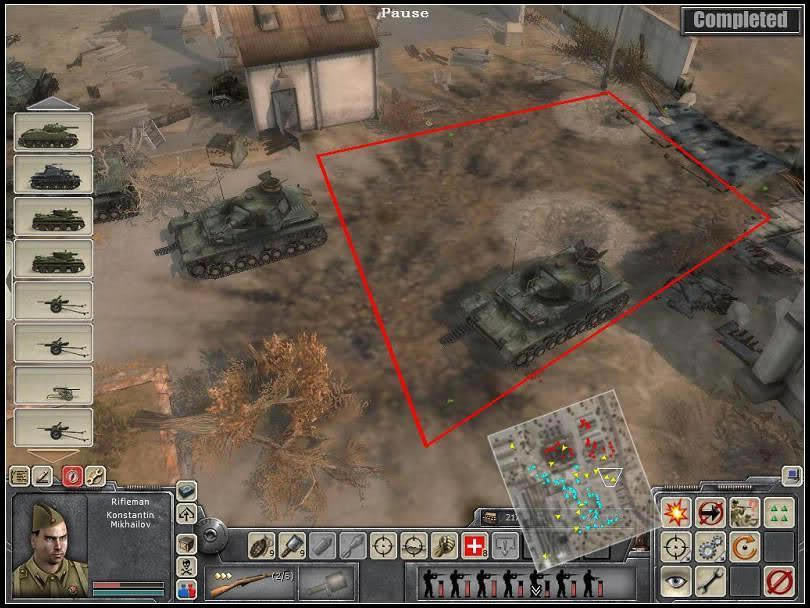Viewport: 810px width, 608px height.
Task: Select the first tank in unit list
Action: pos(53,133)
